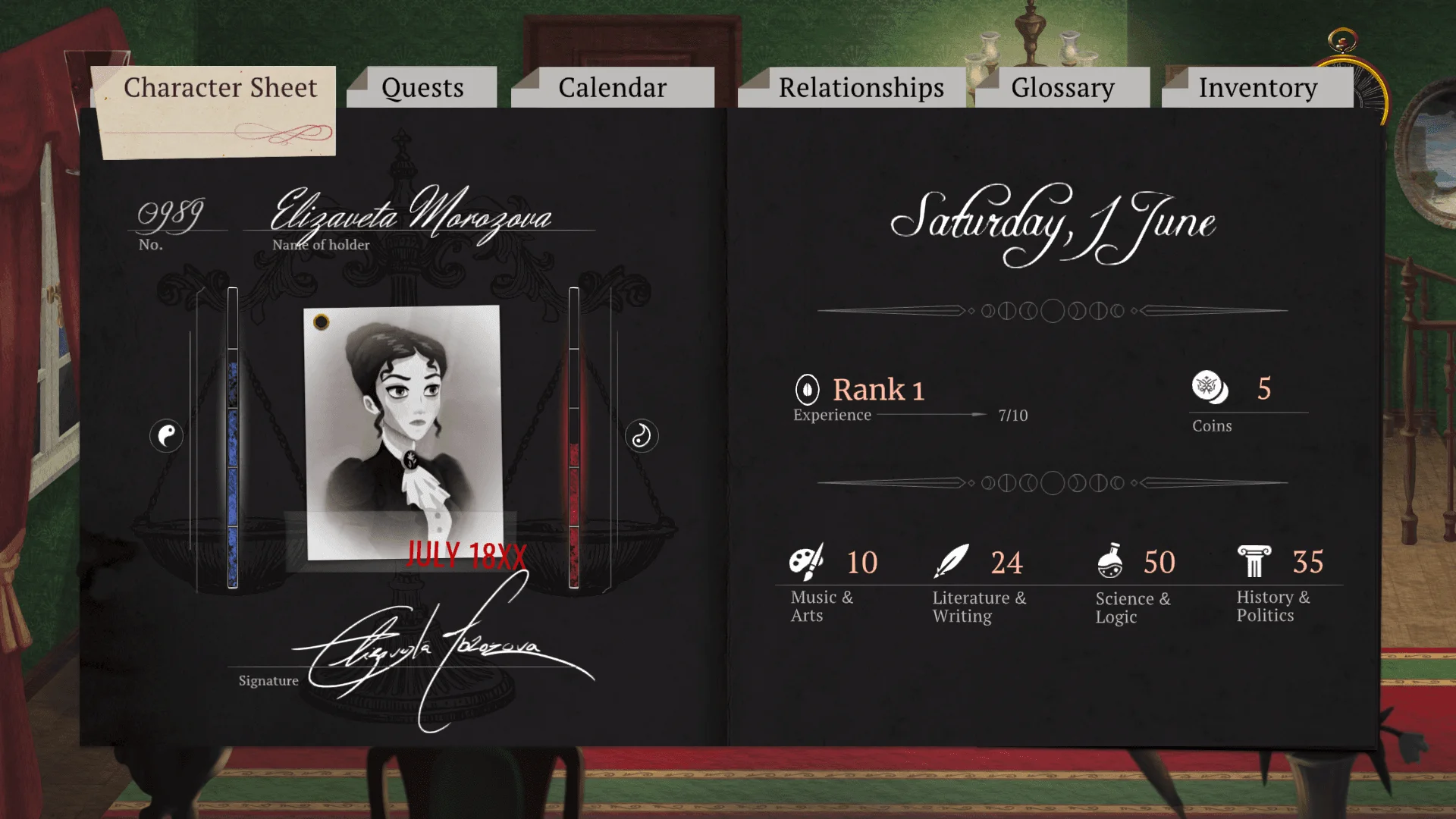This screenshot has width=1456, height=819.
Task: Select the Science & Logic flask icon
Action: point(1111,561)
